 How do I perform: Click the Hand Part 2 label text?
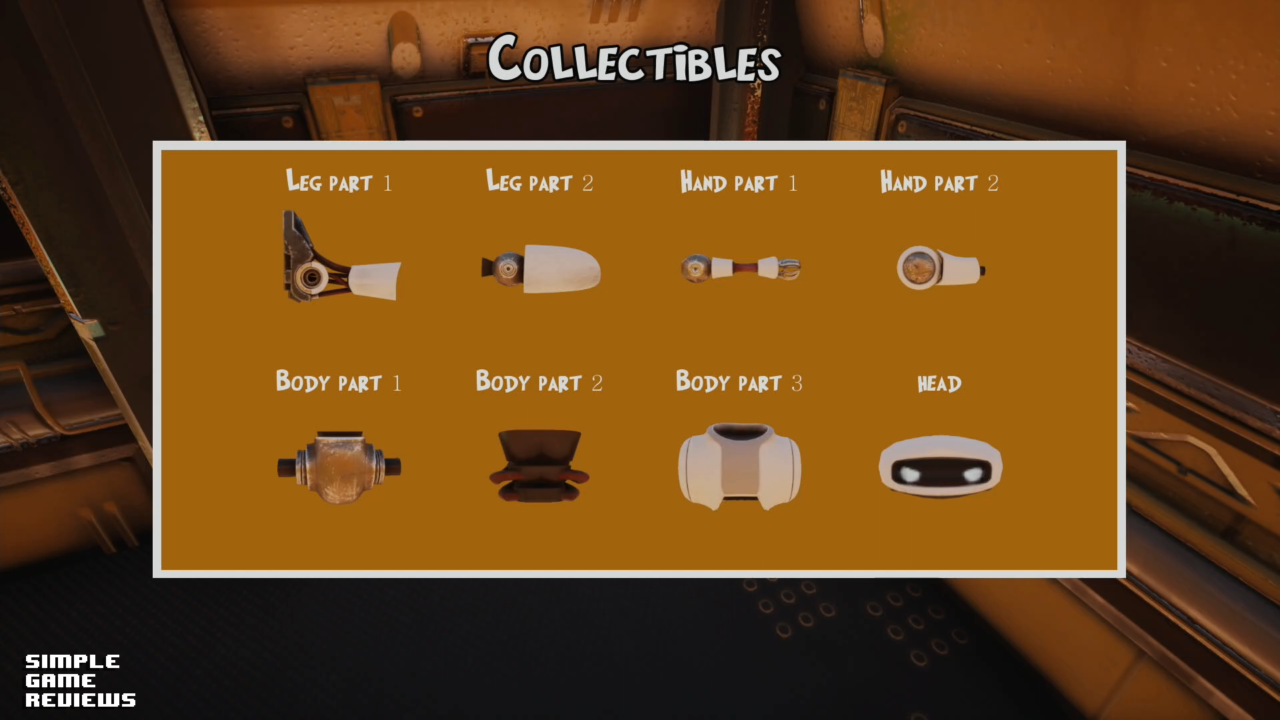pyautogui.click(x=939, y=183)
